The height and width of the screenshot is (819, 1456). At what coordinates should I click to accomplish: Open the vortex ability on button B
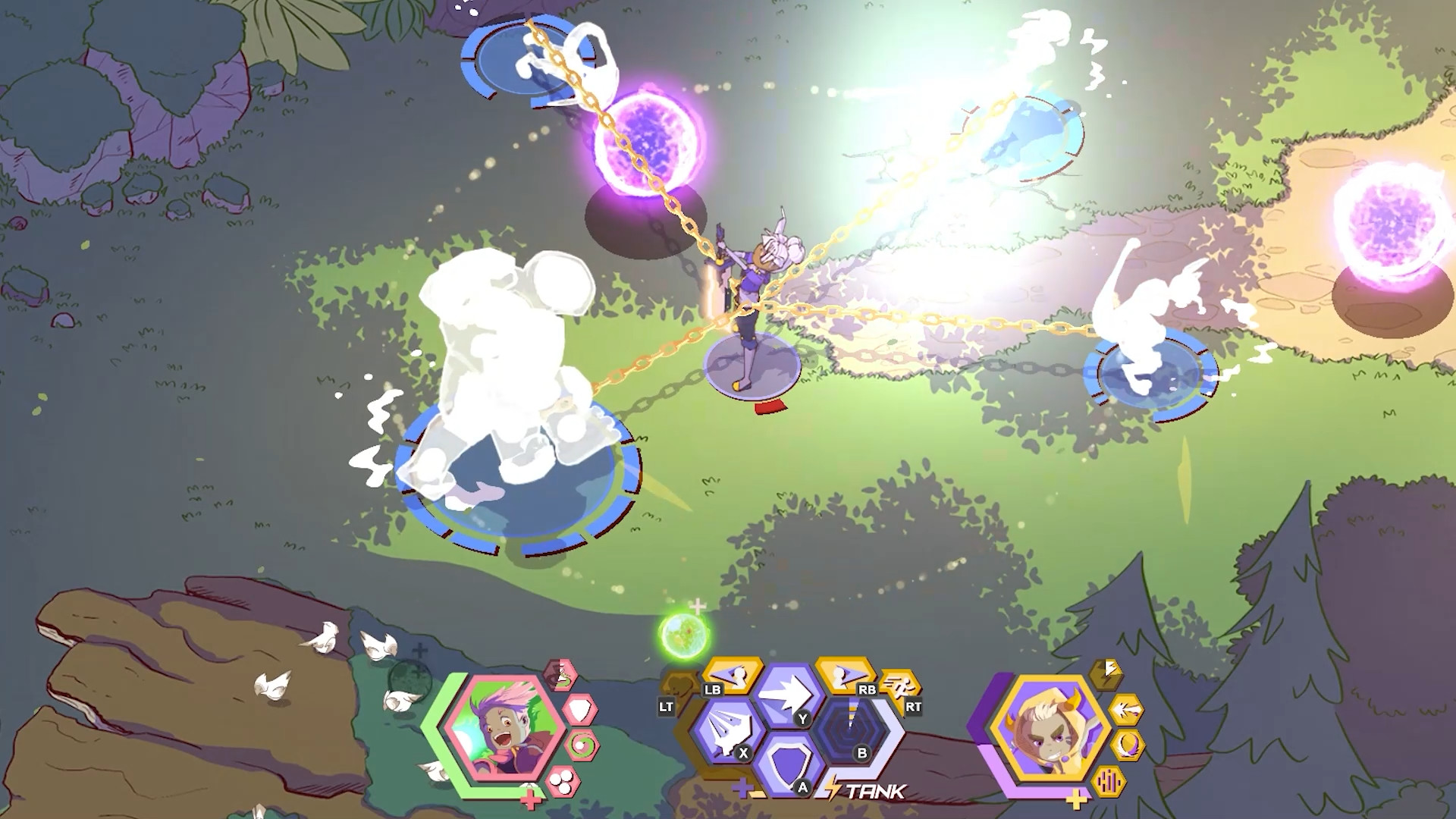(x=849, y=730)
